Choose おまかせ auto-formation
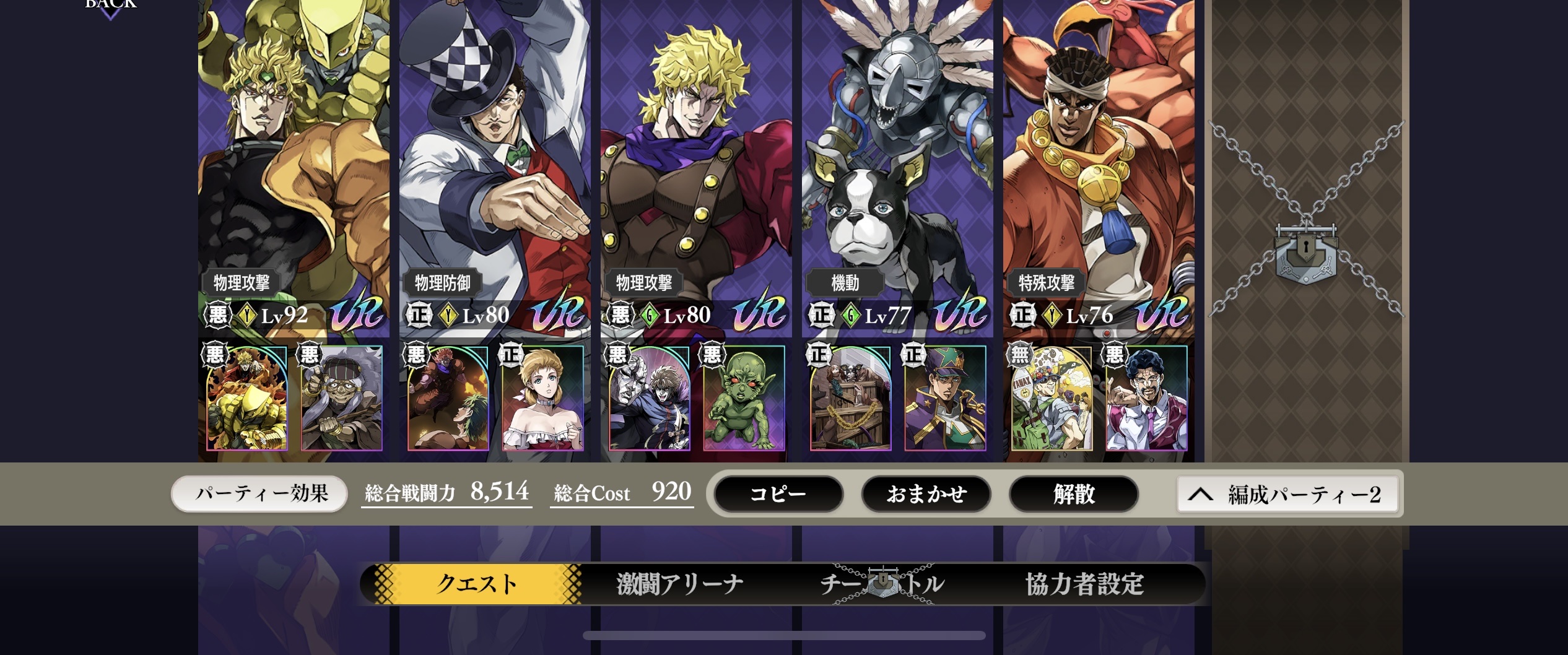The image size is (1568, 655). [x=926, y=494]
